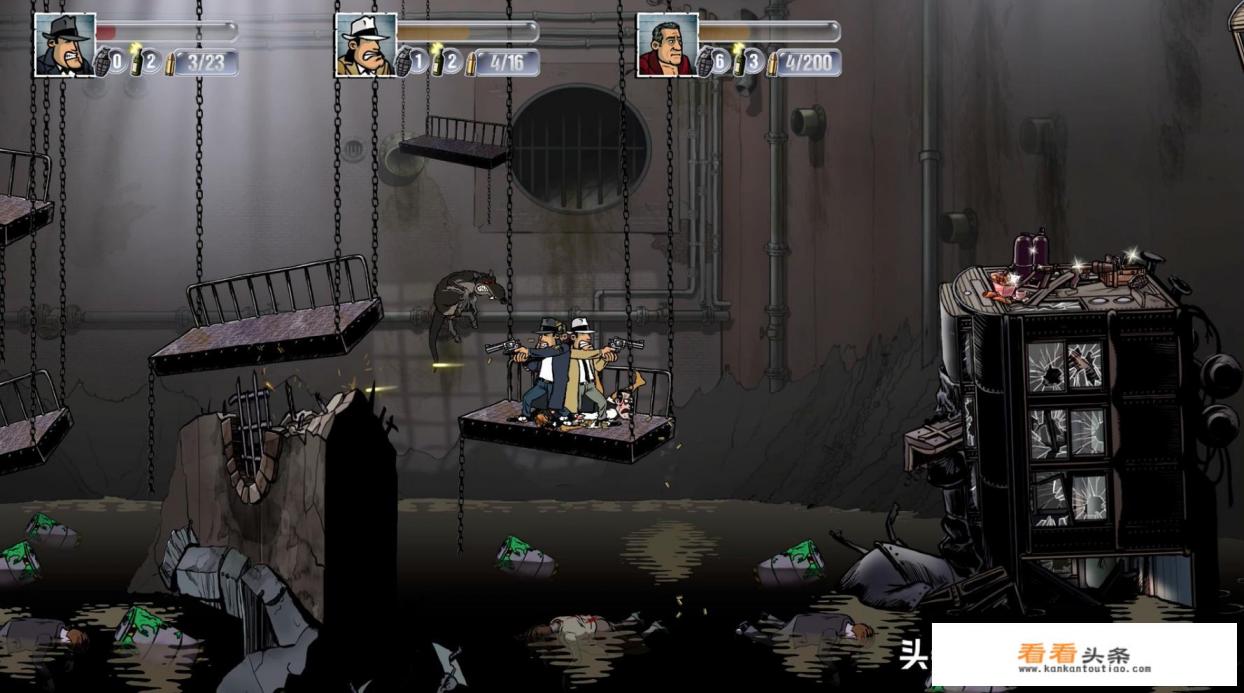
Task: Click the white fedora player's grenade icon
Action: (x=404, y=61)
